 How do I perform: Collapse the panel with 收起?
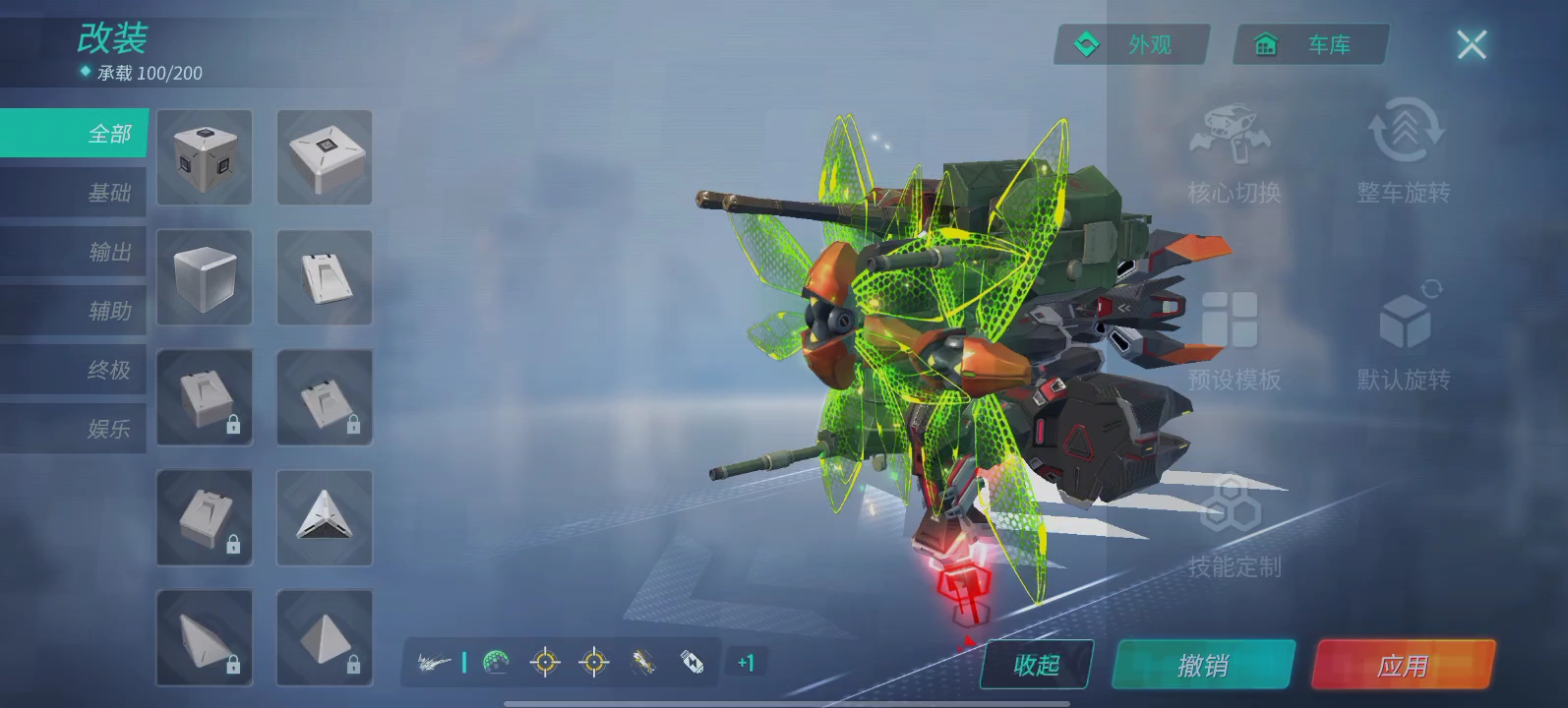(x=1036, y=666)
